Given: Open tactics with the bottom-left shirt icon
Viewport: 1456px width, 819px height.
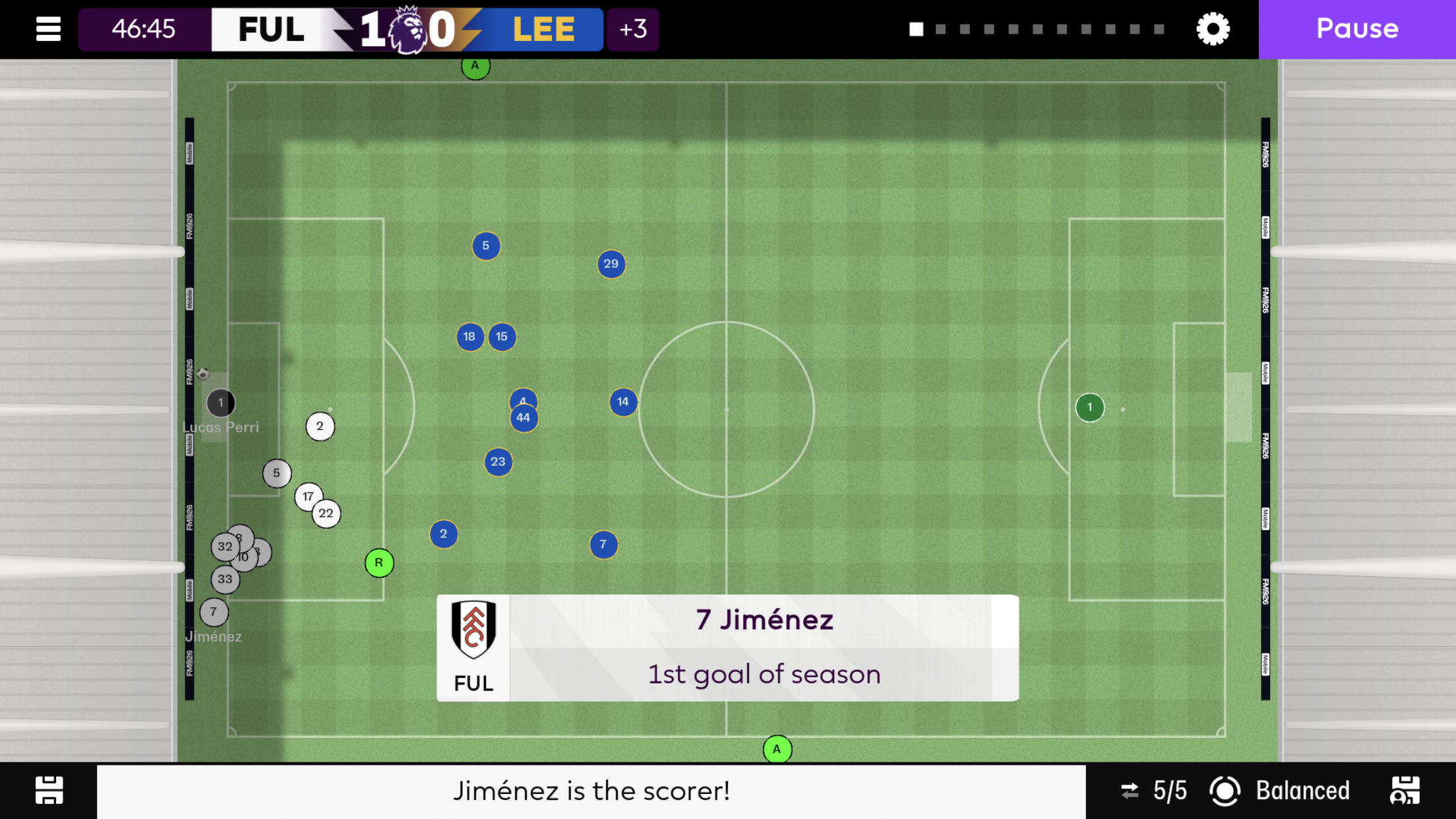Looking at the screenshot, I should click(49, 790).
